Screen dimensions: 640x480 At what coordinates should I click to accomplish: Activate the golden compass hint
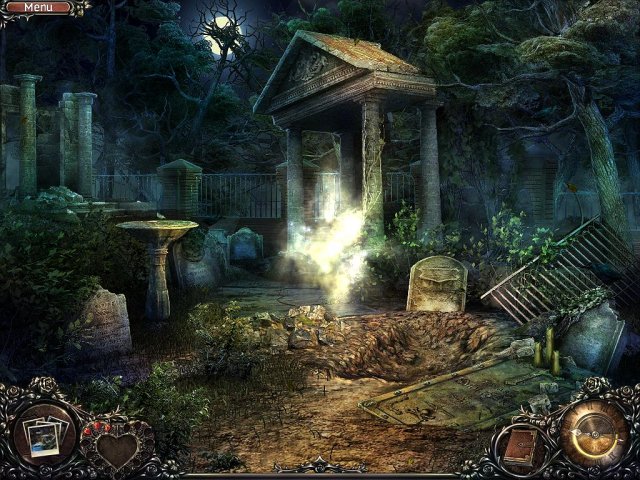[x=593, y=432]
